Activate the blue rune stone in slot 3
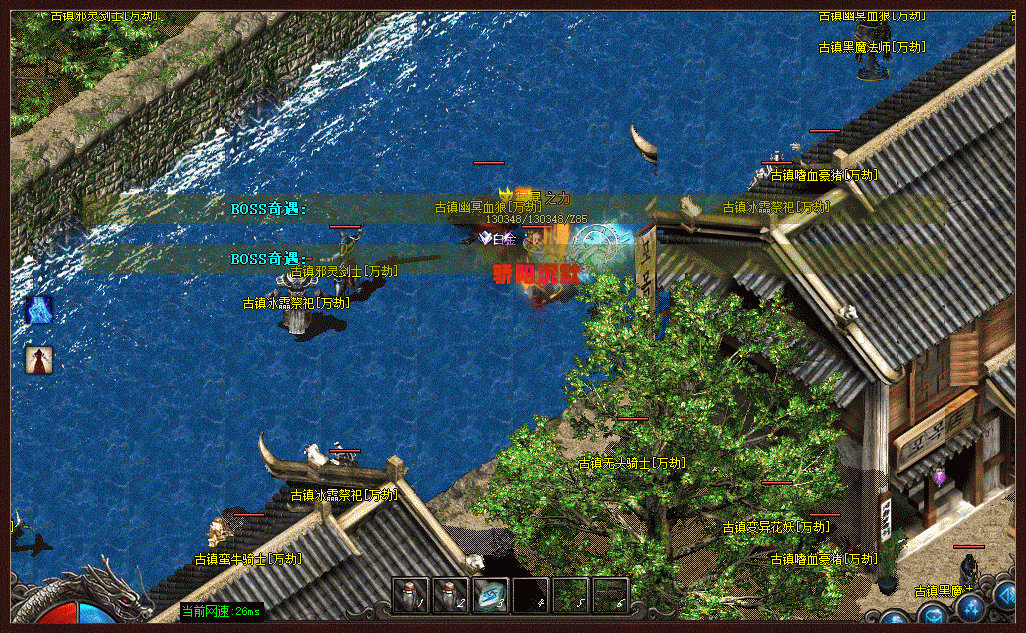Viewport: 1026px width, 633px height. 490,596
